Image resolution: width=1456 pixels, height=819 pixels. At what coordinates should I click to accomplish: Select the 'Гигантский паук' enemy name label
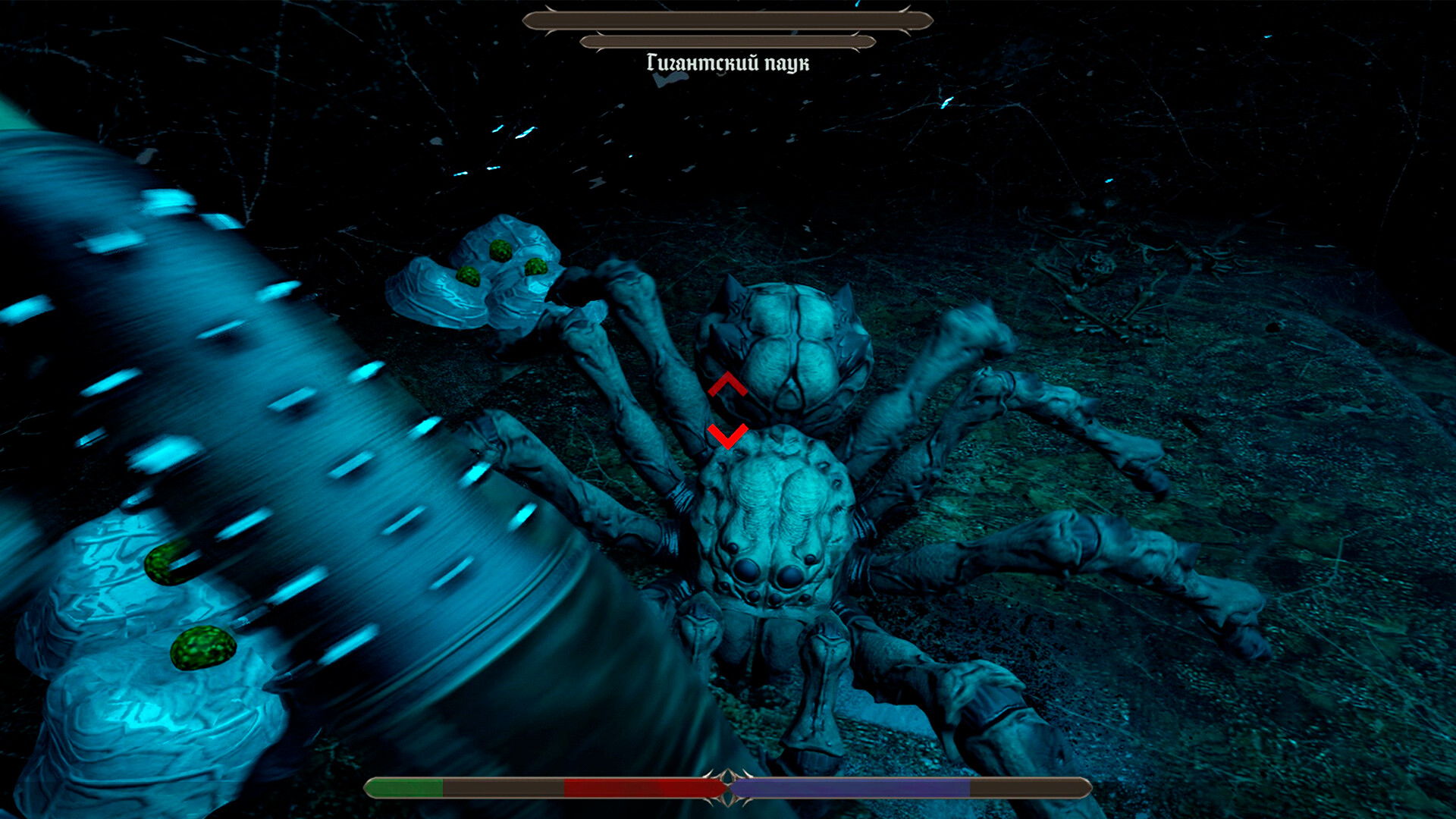[730, 64]
